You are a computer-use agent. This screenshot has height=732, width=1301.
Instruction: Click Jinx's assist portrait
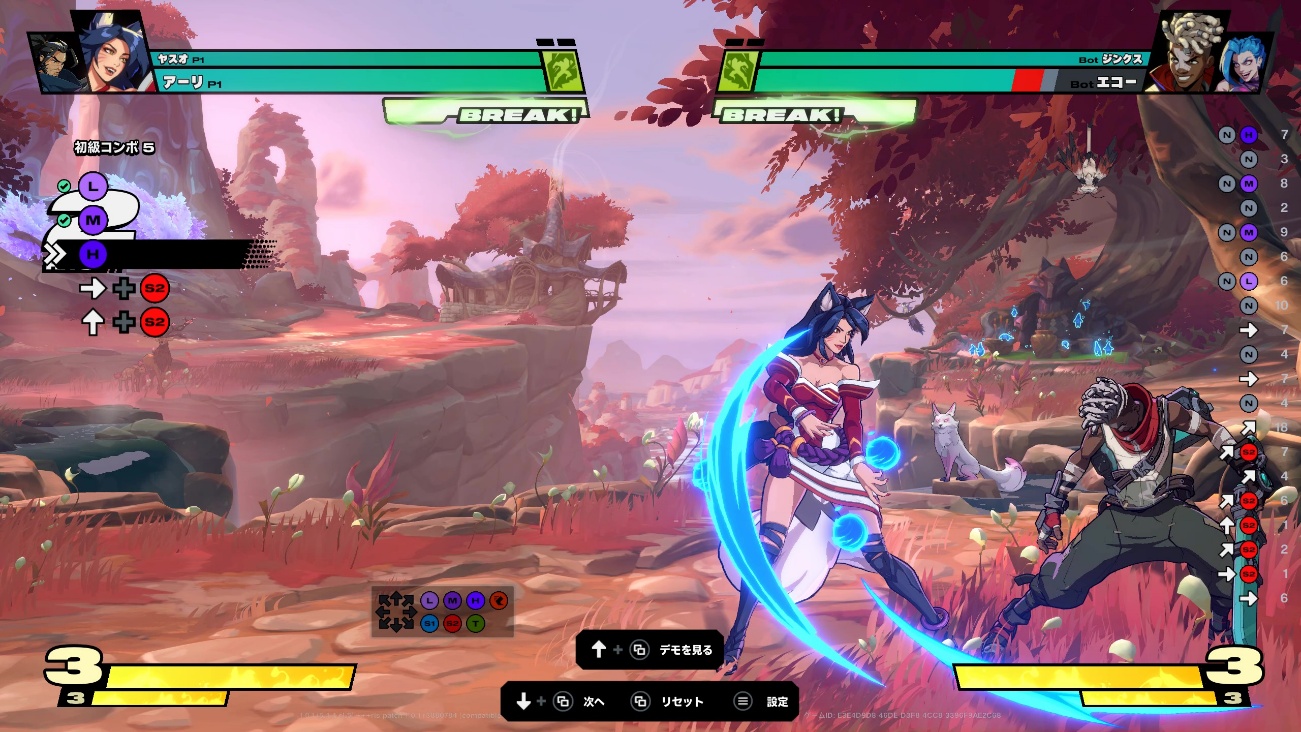1249,62
